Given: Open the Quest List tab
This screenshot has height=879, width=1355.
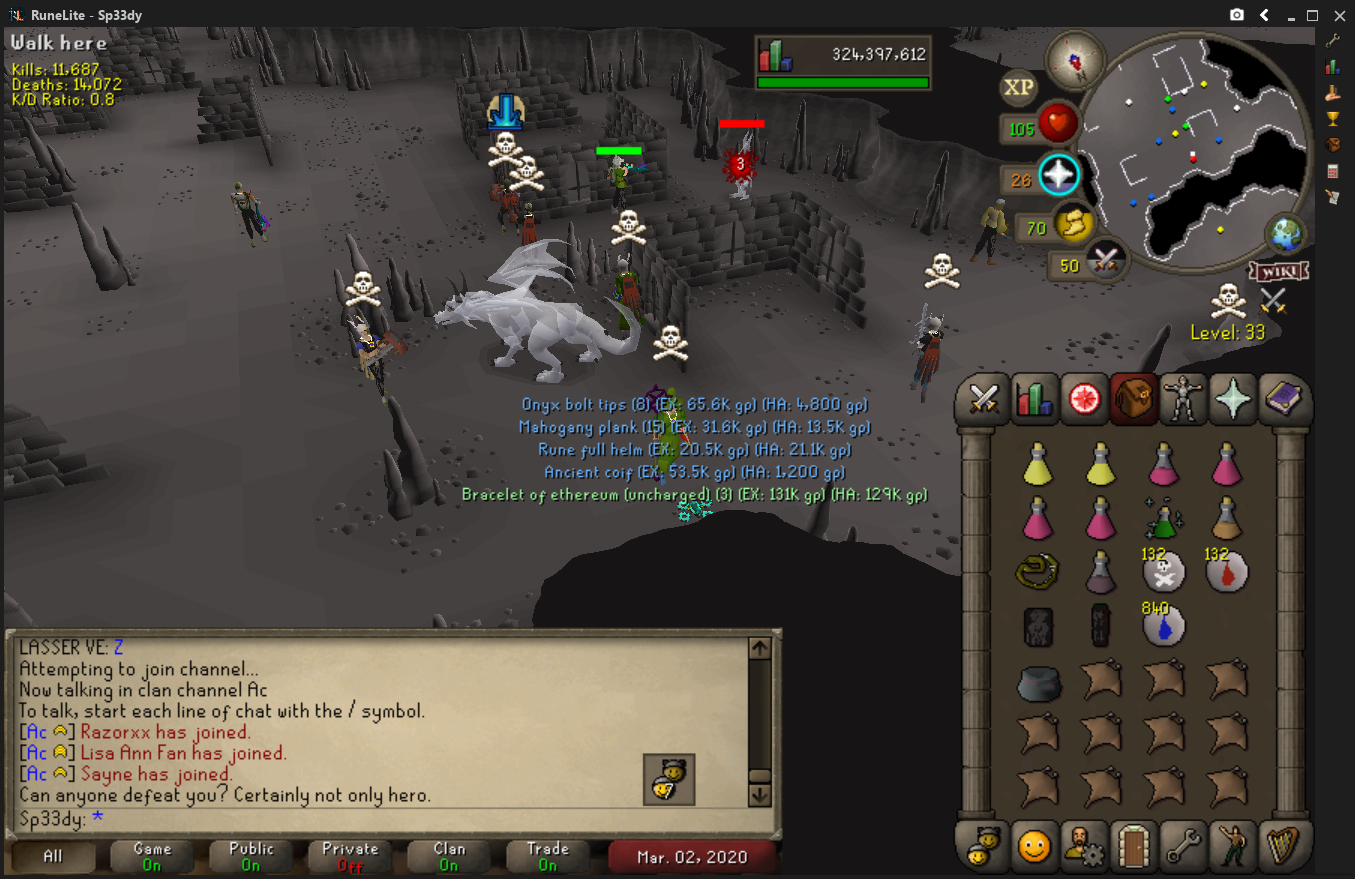Looking at the screenshot, I should tap(1084, 400).
